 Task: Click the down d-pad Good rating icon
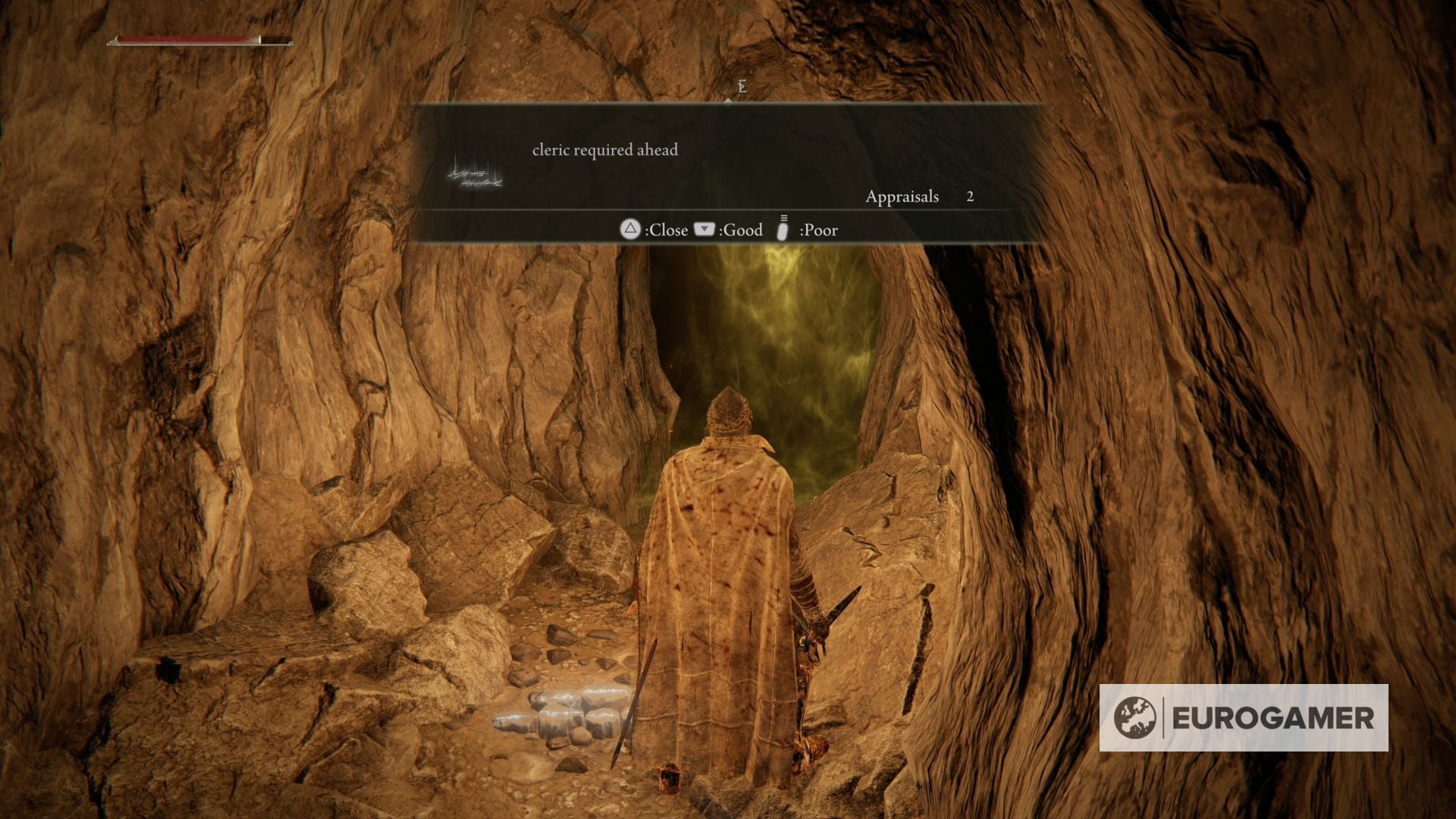pyautogui.click(x=704, y=230)
